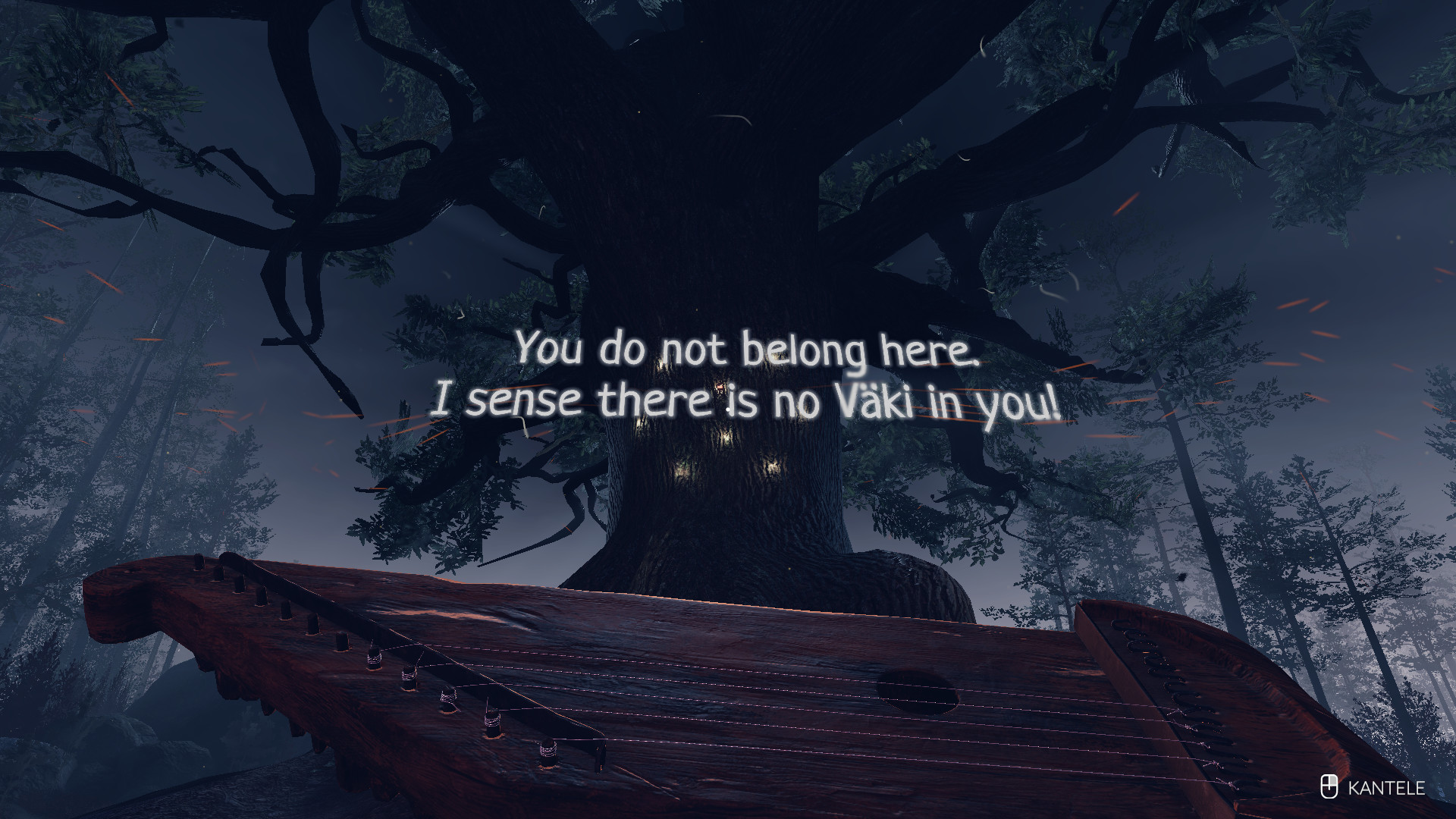Click the last wound tuning peg near the bridge
1456x819 pixels.
548,751
